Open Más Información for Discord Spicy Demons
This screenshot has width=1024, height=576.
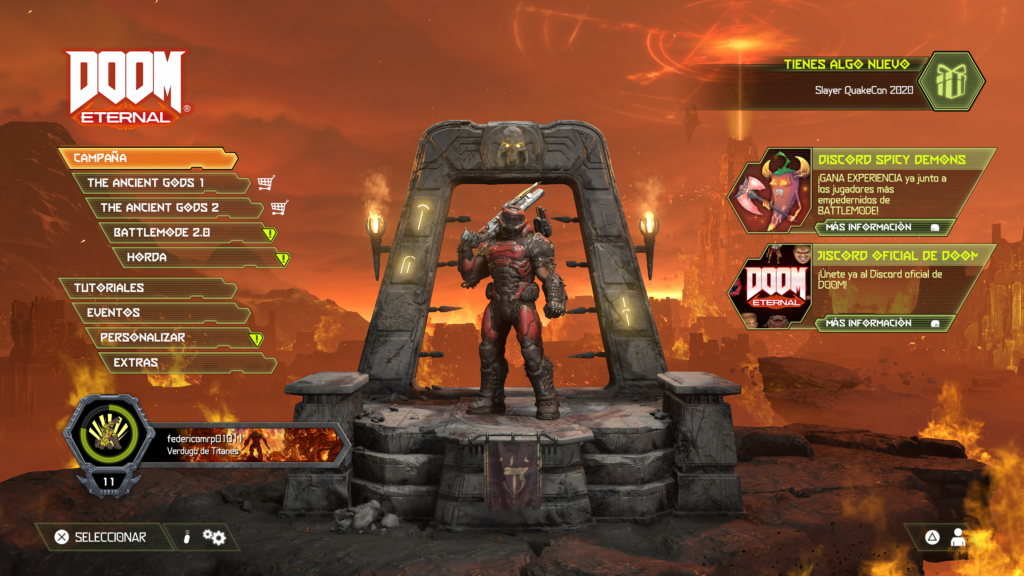pos(882,227)
